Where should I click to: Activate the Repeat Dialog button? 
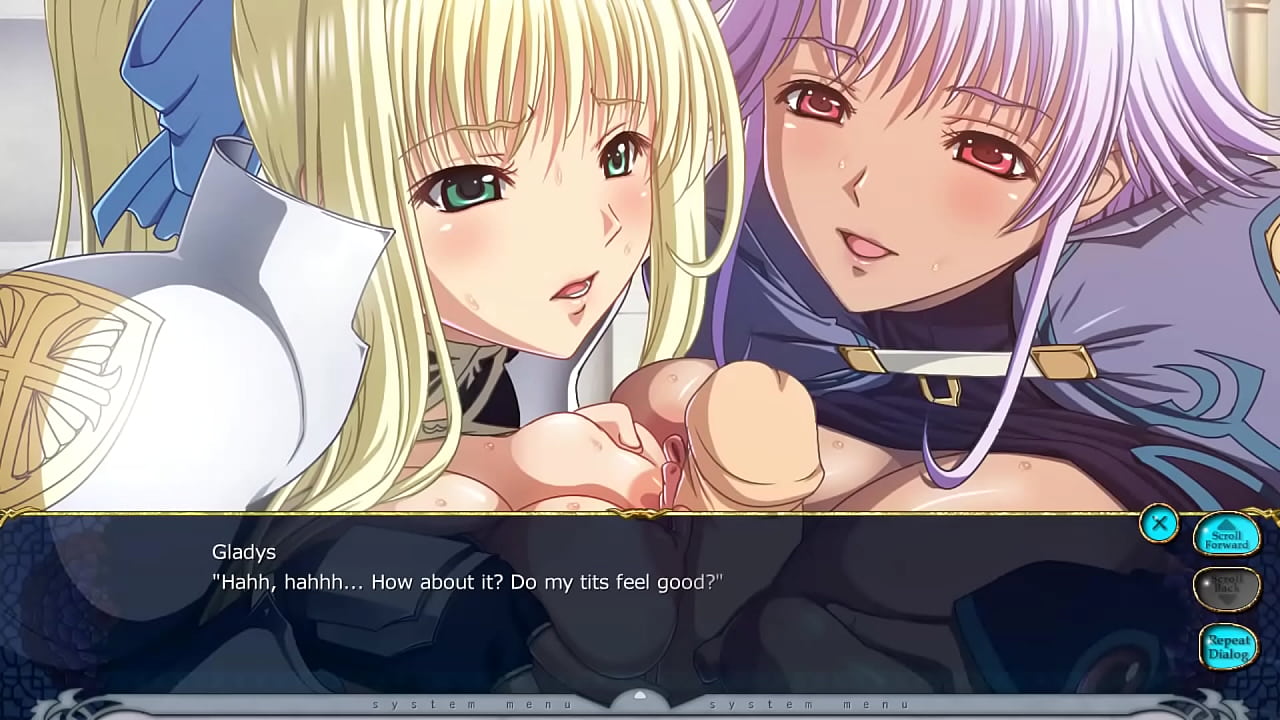click(1227, 645)
